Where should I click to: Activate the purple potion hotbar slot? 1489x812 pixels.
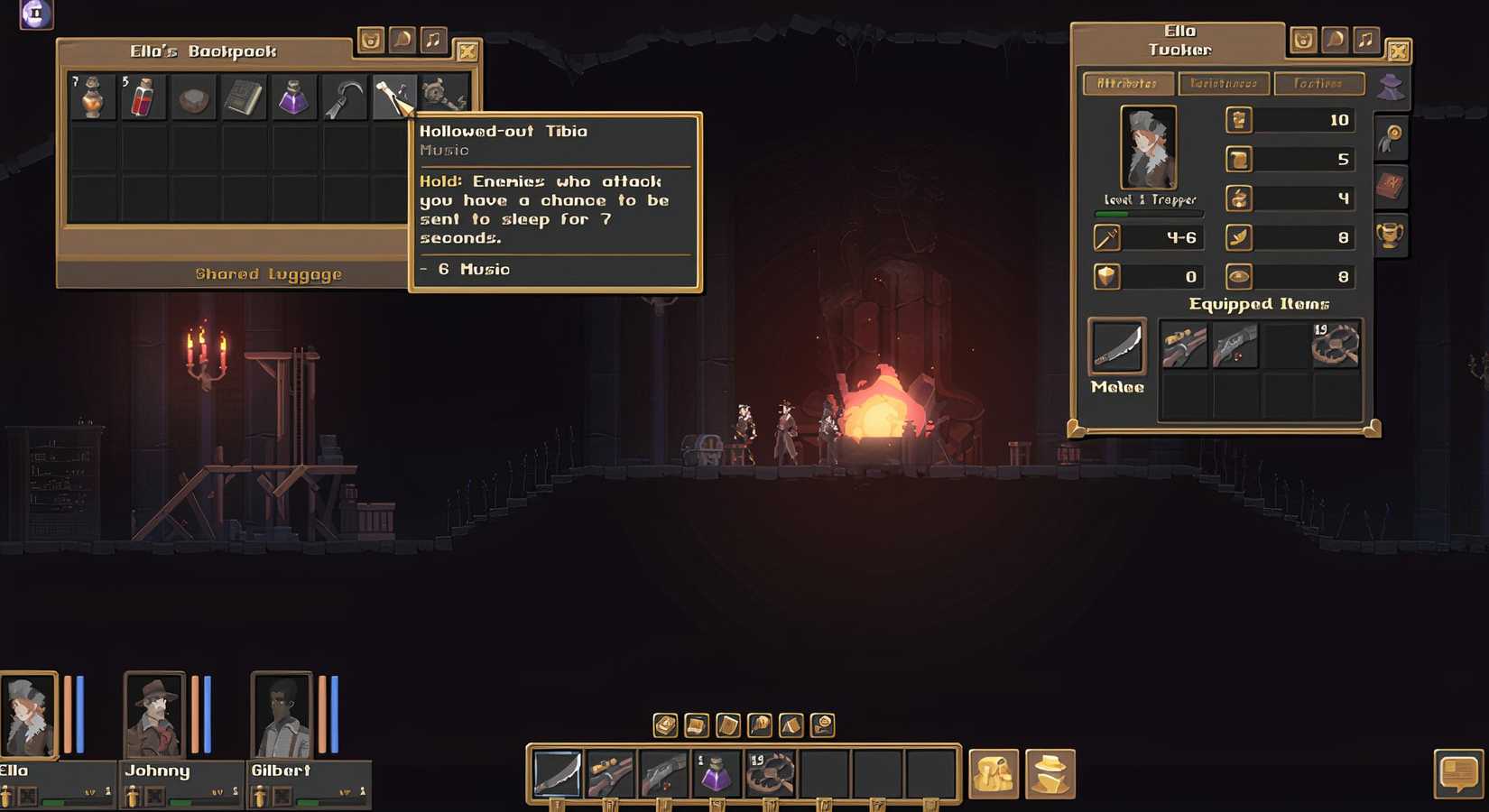point(717,774)
